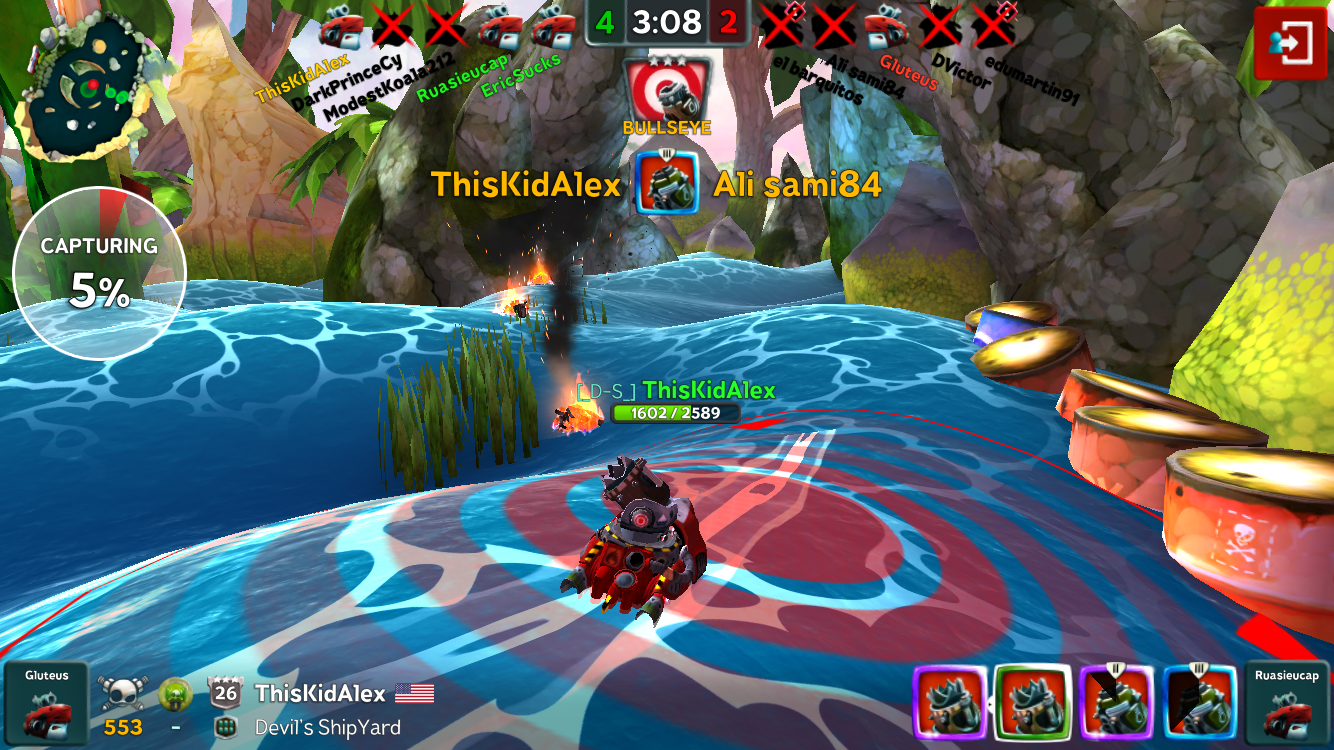
Task: Select Gluteus' ship icon in enemy roster
Action: [x=886, y=27]
